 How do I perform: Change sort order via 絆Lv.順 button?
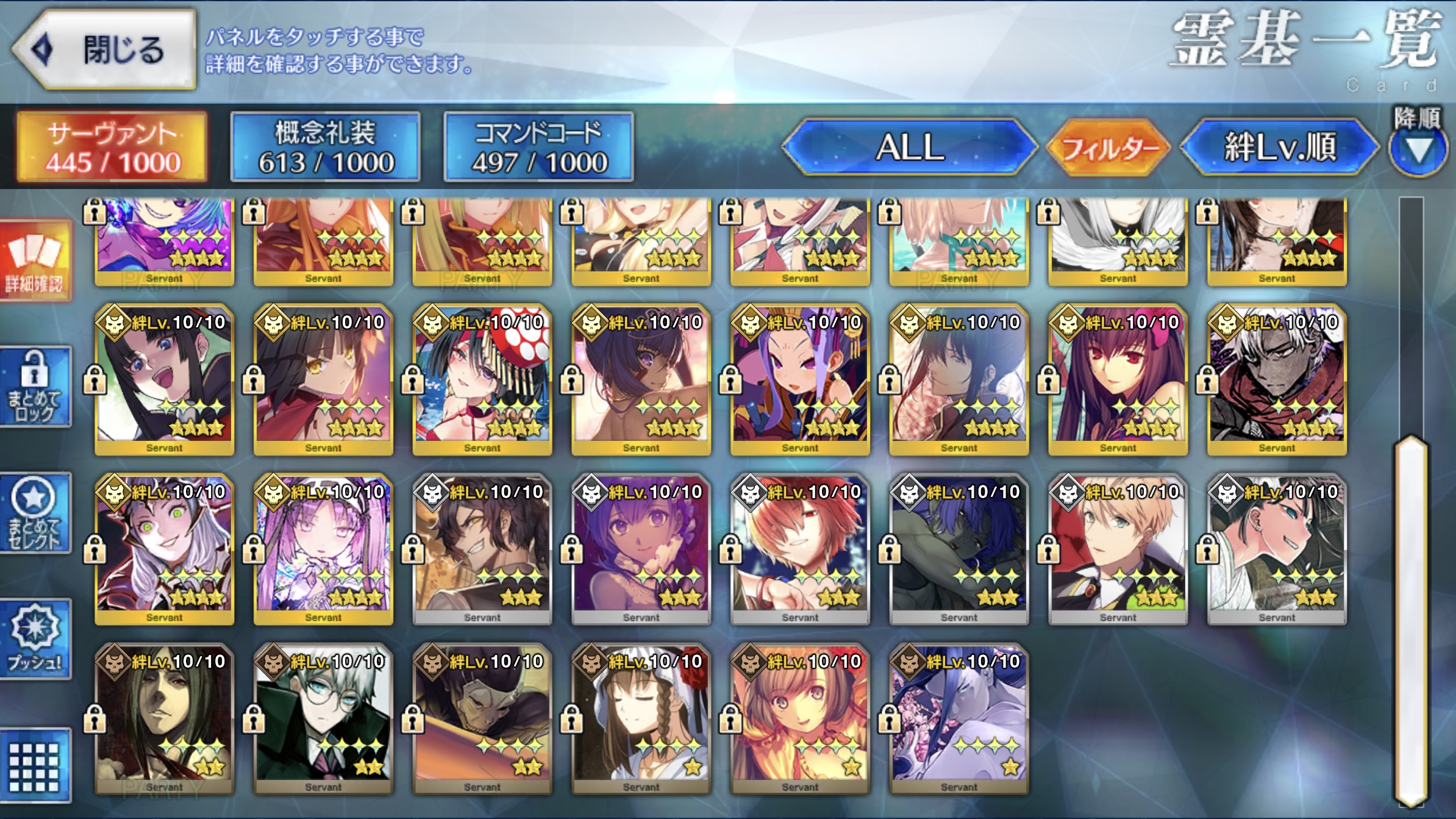pos(1279,147)
